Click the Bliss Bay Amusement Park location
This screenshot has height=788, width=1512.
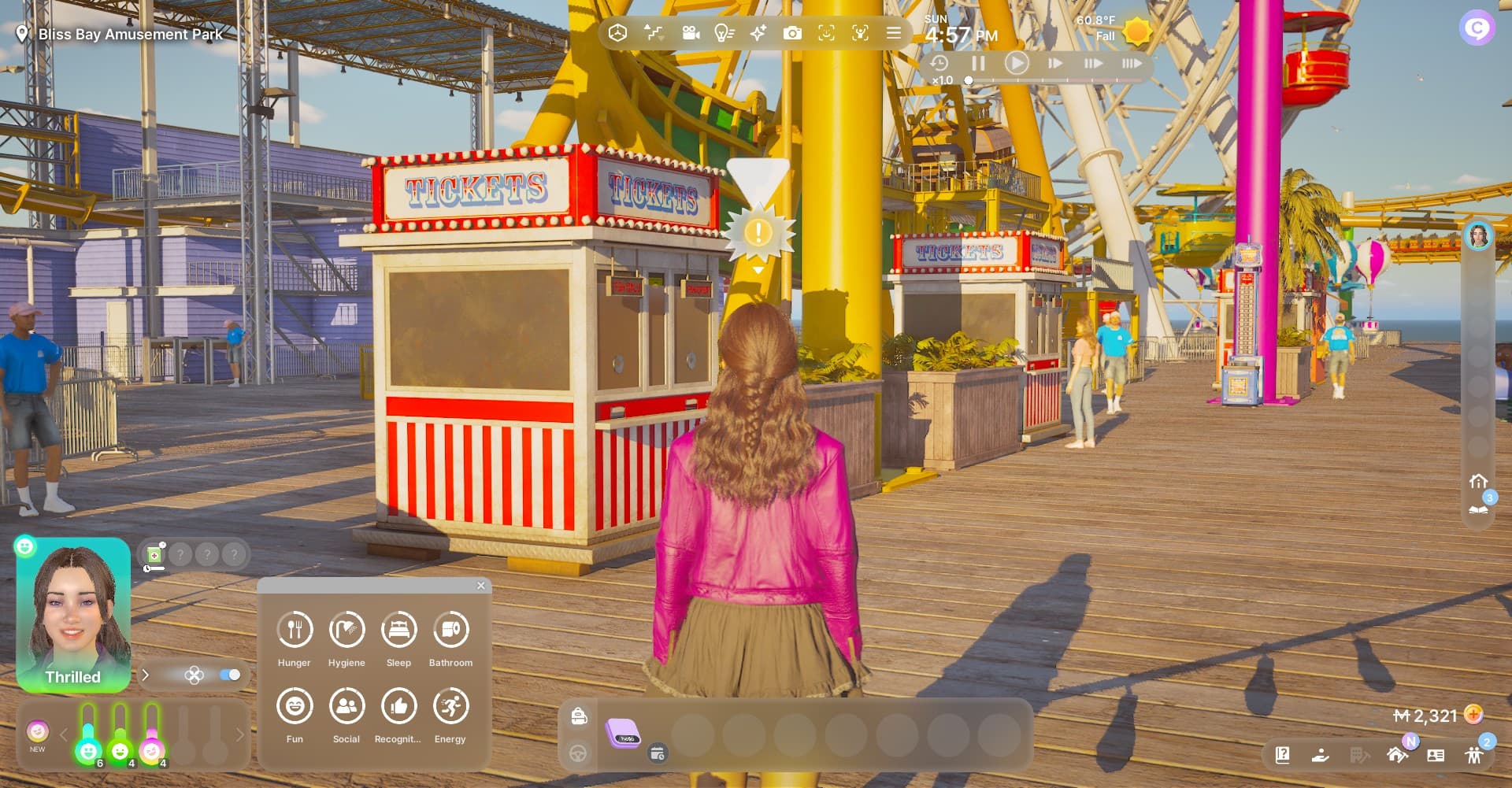pos(130,34)
